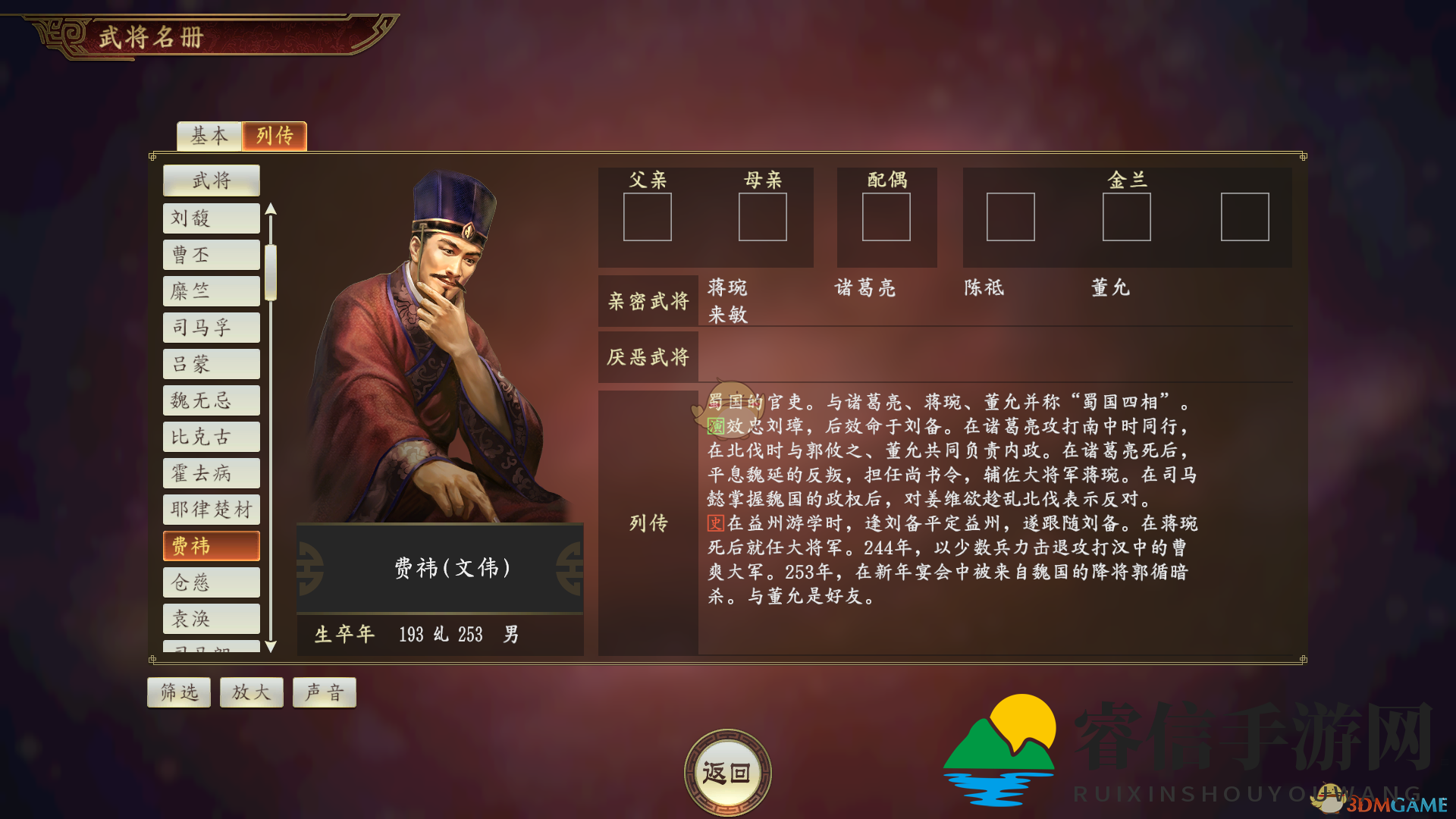This screenshot has width=1456, height=819.
Task: Open the 筛选 filter options
Action: [179, 692]
